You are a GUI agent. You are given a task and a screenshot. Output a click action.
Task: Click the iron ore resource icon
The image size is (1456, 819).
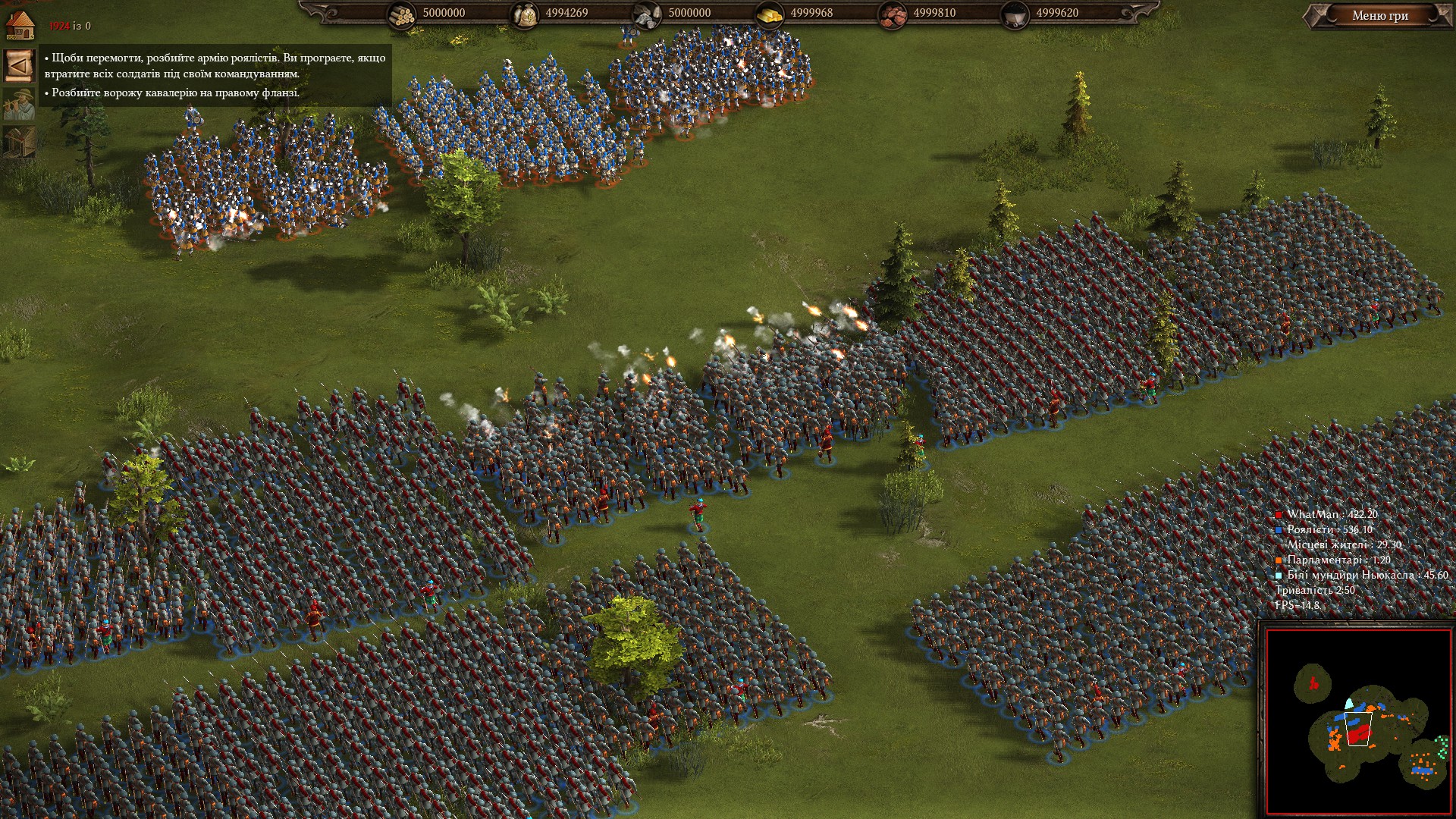(893, 14)
